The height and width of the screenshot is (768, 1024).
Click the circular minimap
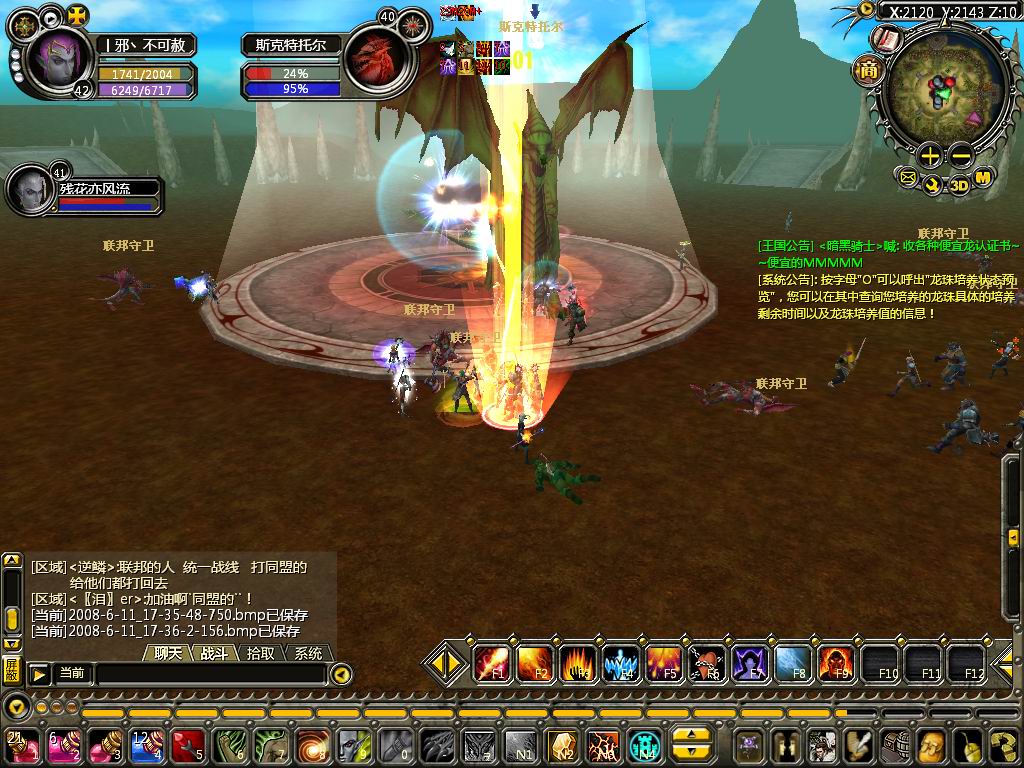click(946, 92)
